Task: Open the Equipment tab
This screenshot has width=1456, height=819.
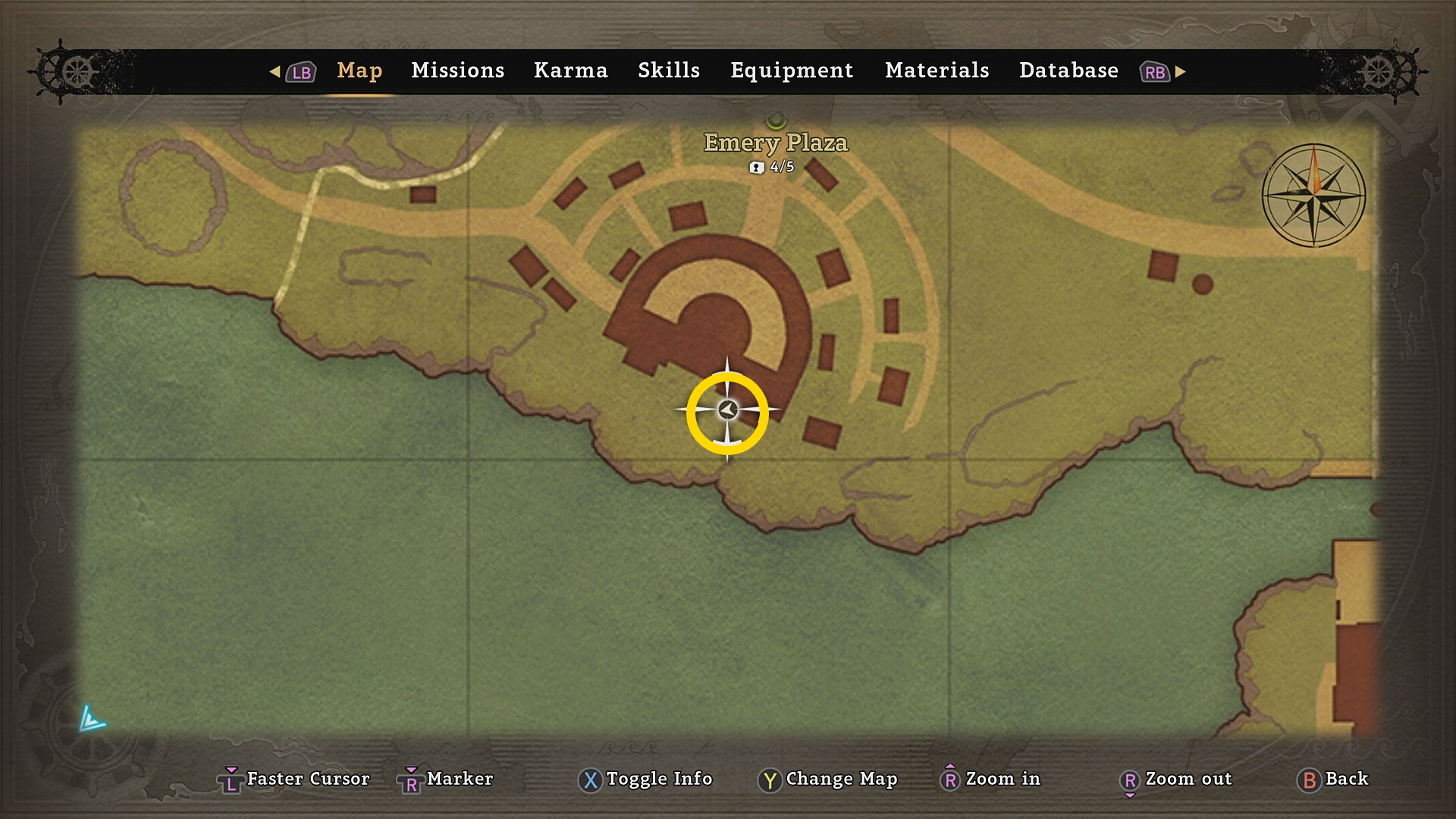Action: point(792,71)
